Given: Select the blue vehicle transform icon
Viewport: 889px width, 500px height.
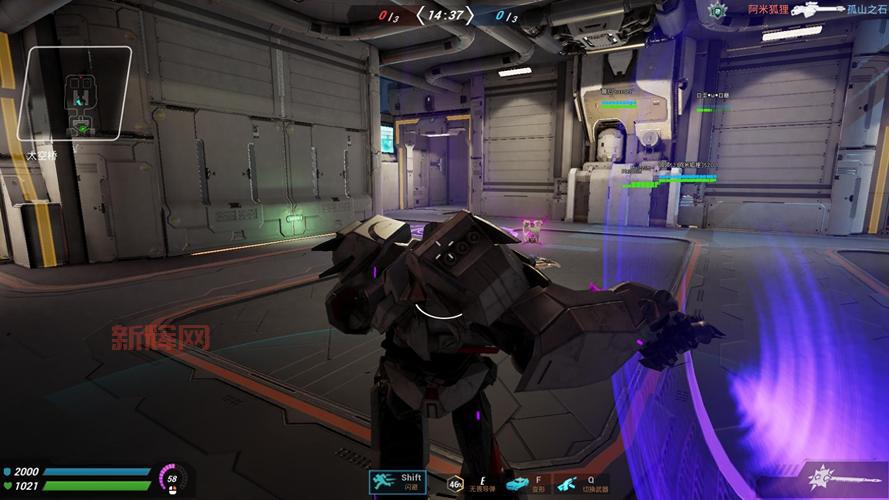Looking at the screenshot, I should [x=517, y=484].
